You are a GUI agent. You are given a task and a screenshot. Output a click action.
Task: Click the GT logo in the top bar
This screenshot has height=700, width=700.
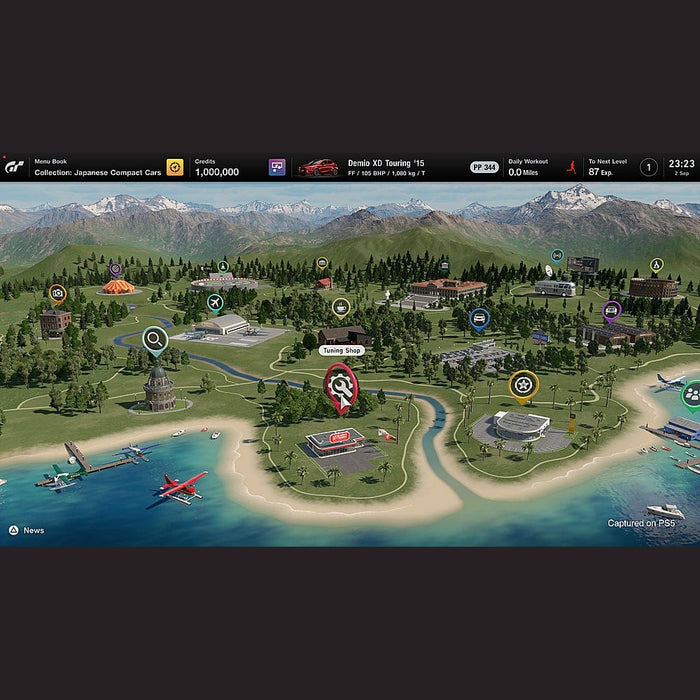16,168
